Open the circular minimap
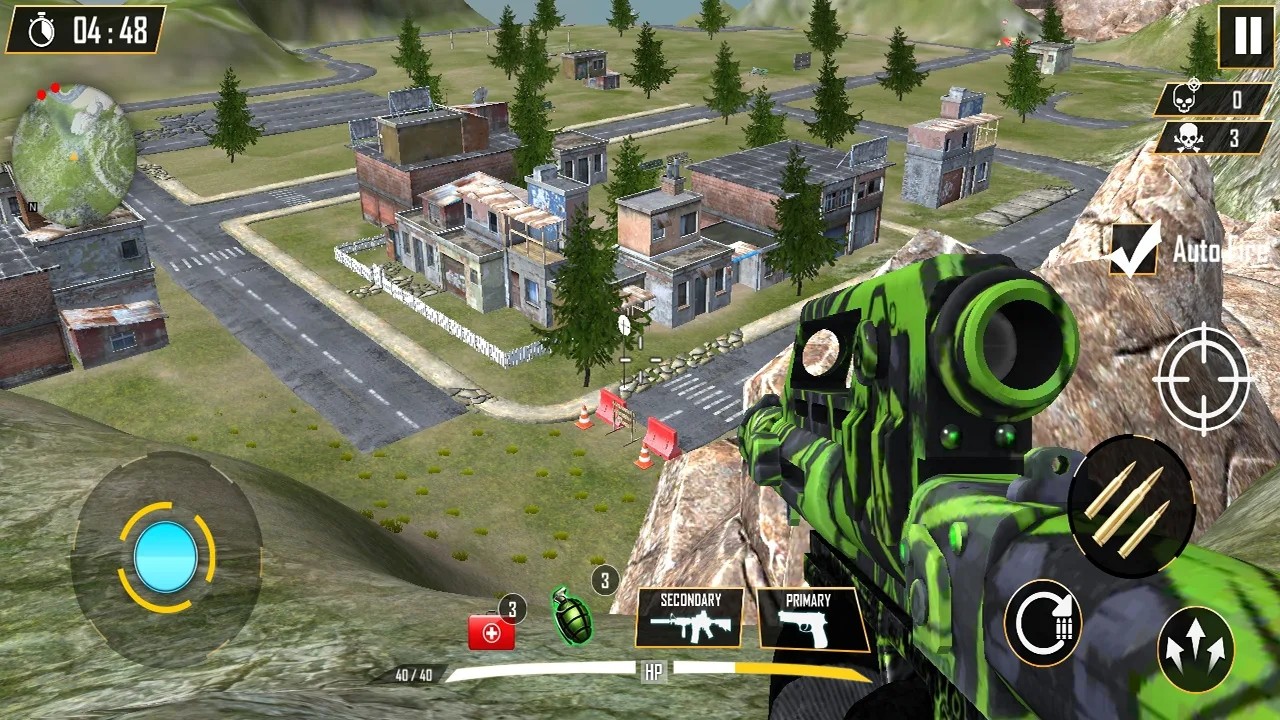This screenshot has height=720, width=1280. (x=73, y=154)
